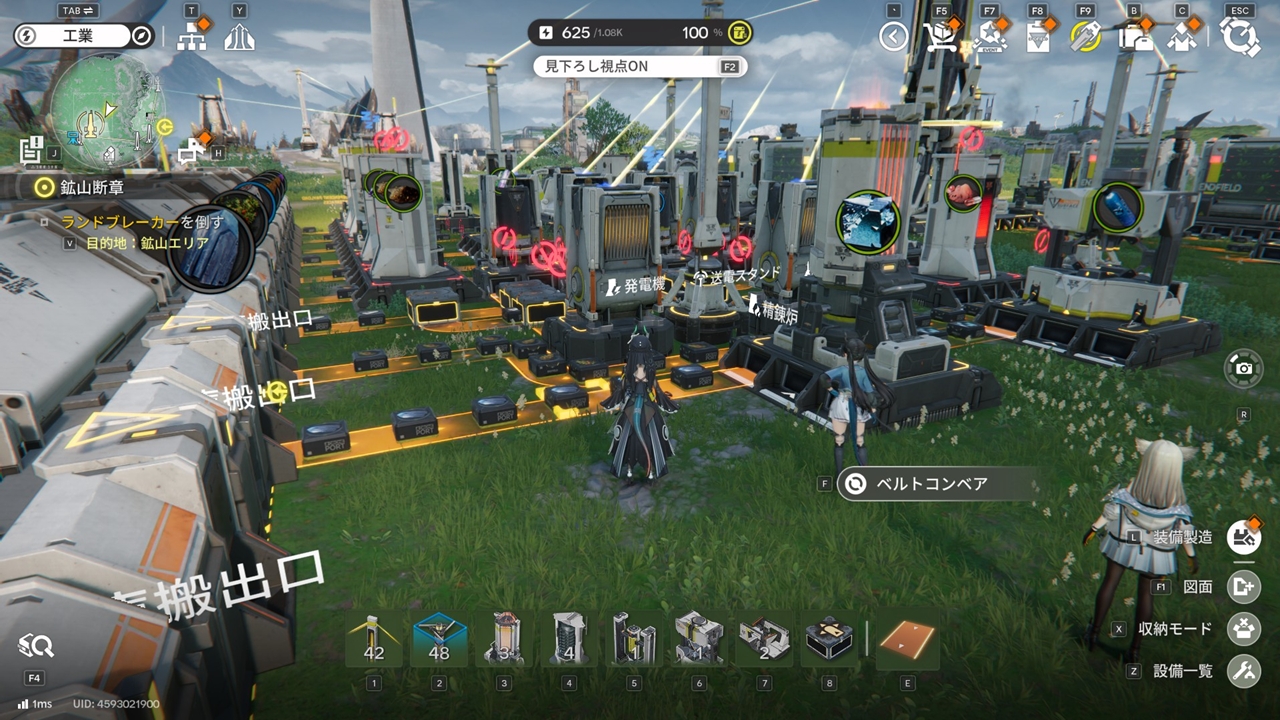Select the 鉱山断章 quest tracker

pos(93,187)
